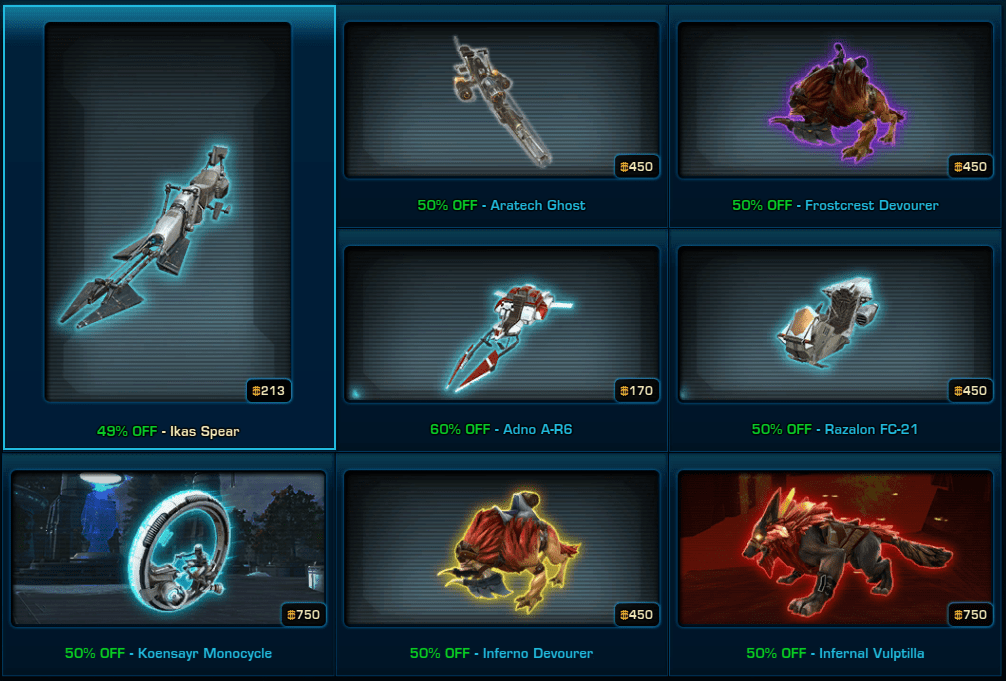Viewport: 1006px width, 681px height.
Task: Click the Ikas Spear name label
Action: pos(203,431)
